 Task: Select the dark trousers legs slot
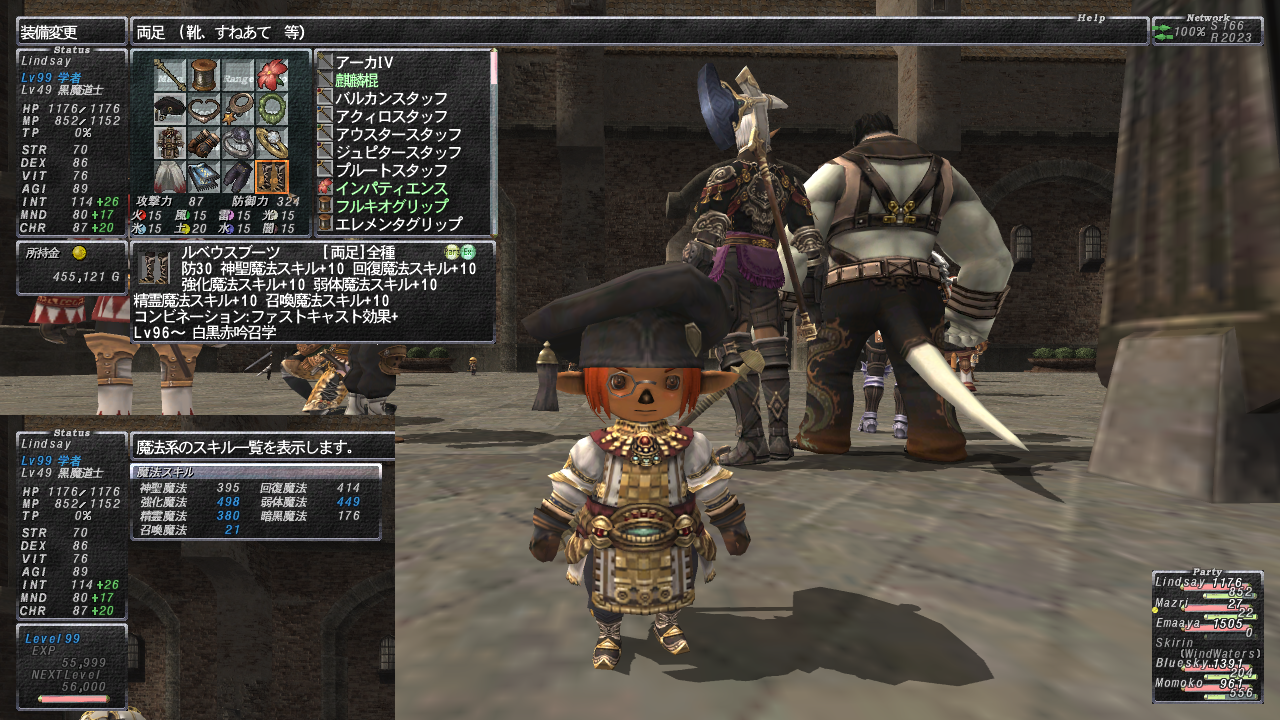coord(238,176)
